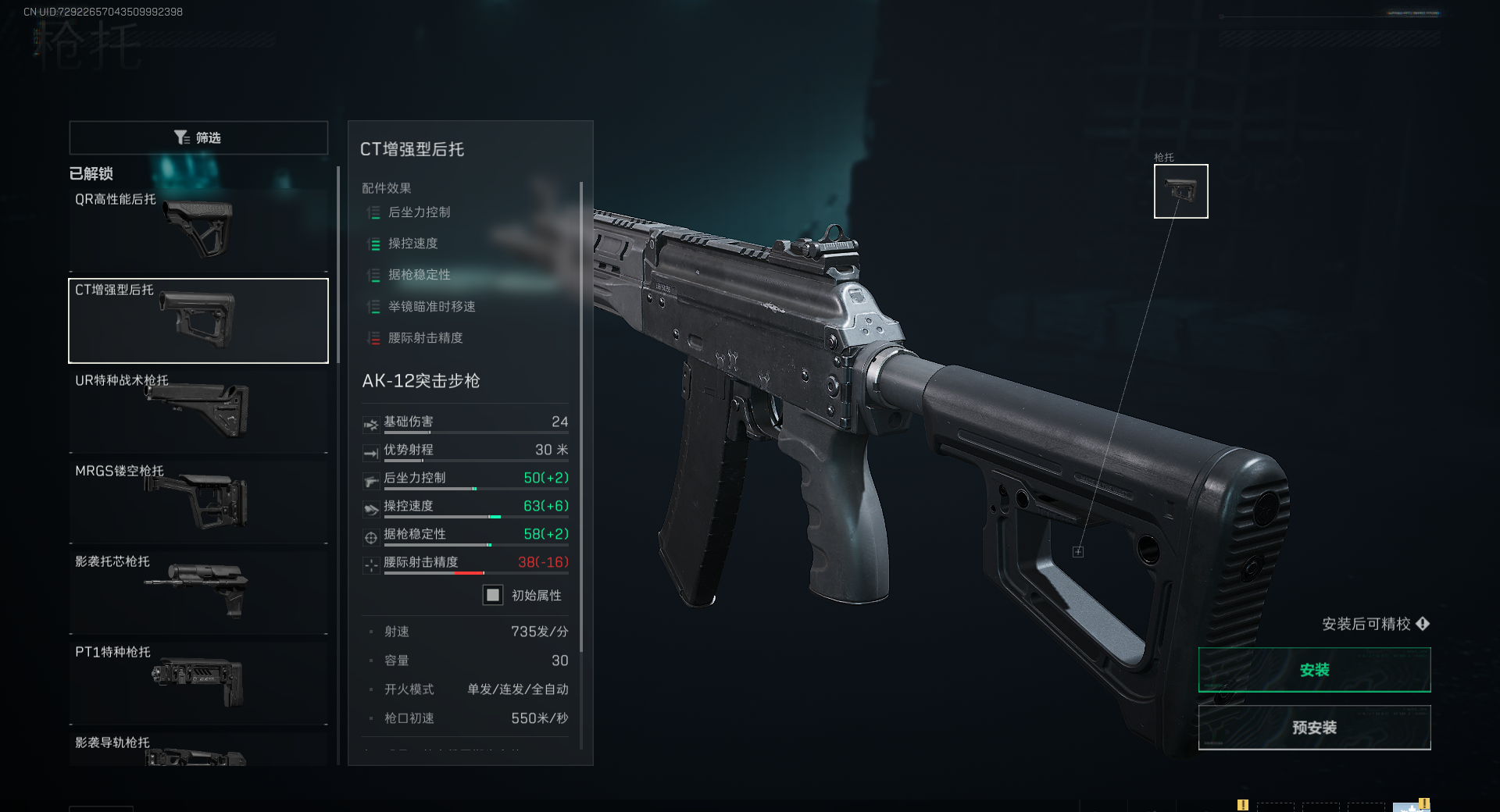
Task: Click the 优势射程 range stat icon
Action: coord(370,452)
